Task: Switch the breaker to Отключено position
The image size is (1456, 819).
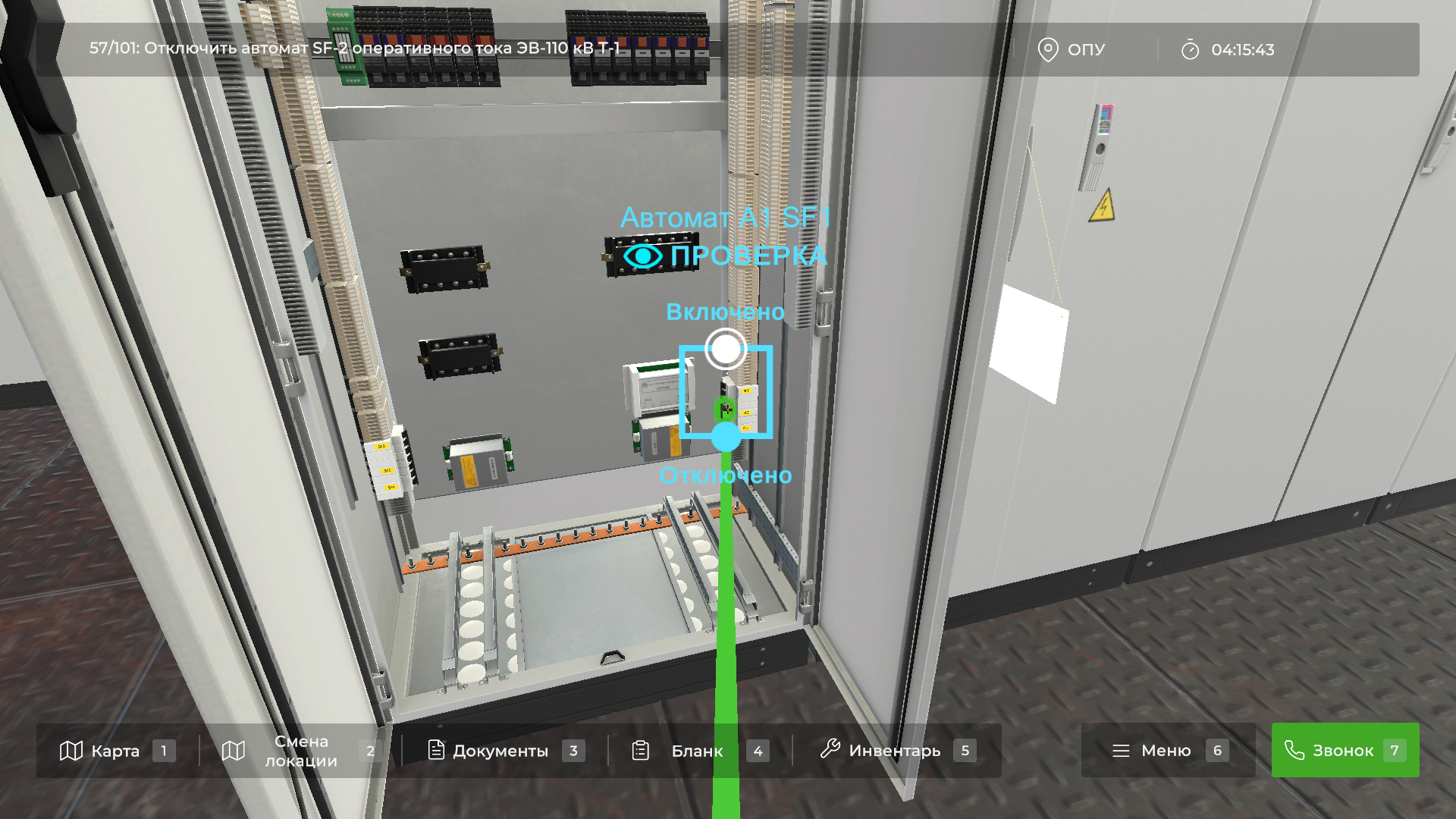Action: click(726, 437)
